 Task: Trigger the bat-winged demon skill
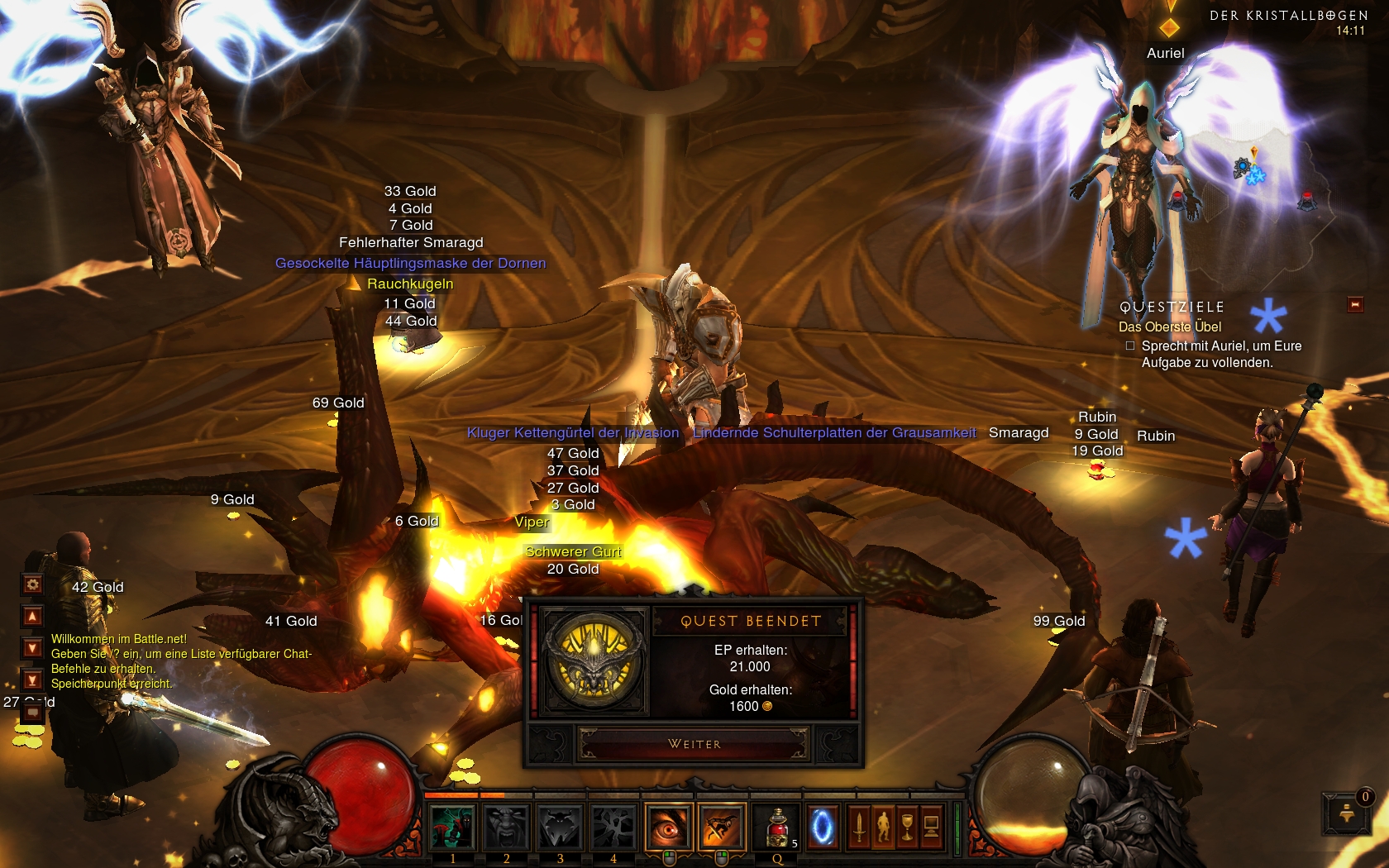click(560, 827)
